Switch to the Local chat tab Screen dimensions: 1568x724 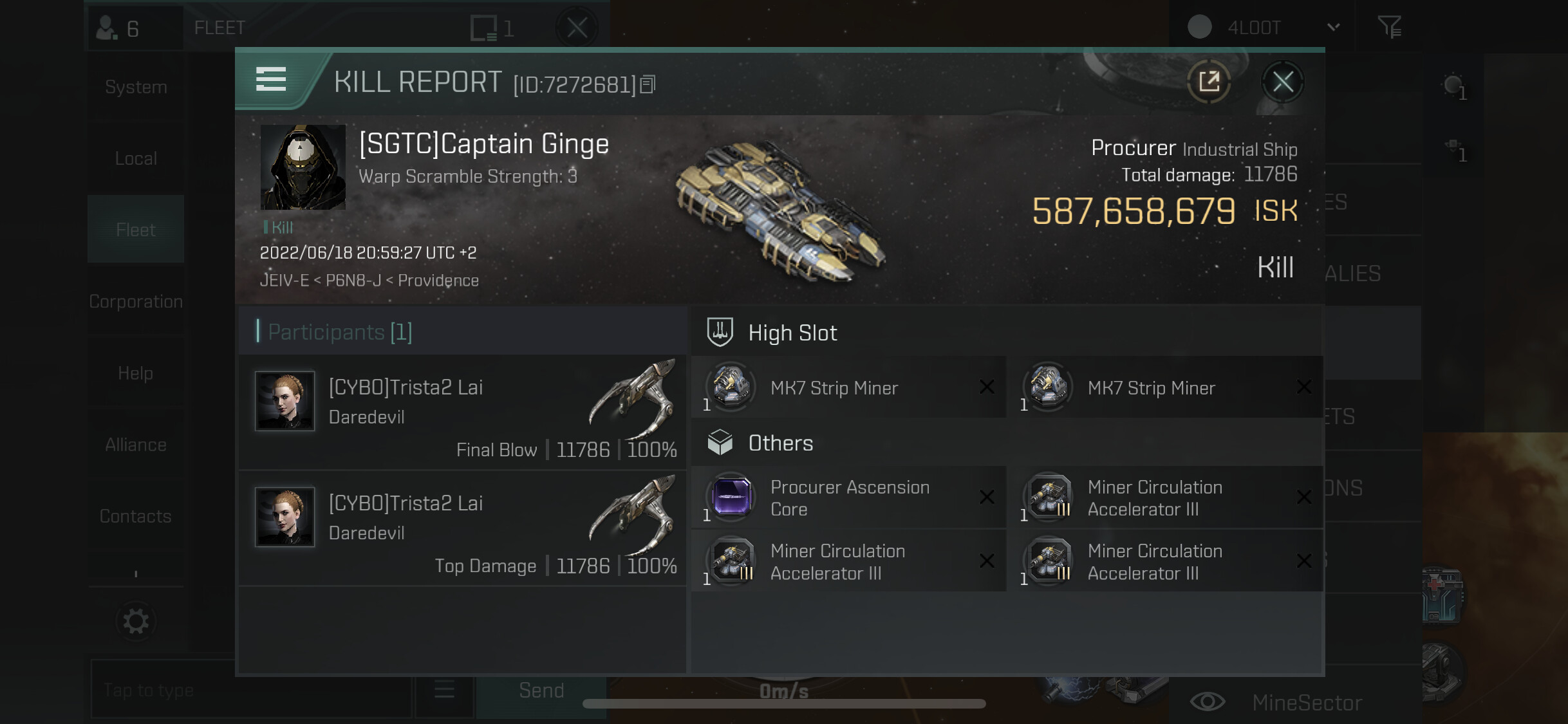coord(136,158)
